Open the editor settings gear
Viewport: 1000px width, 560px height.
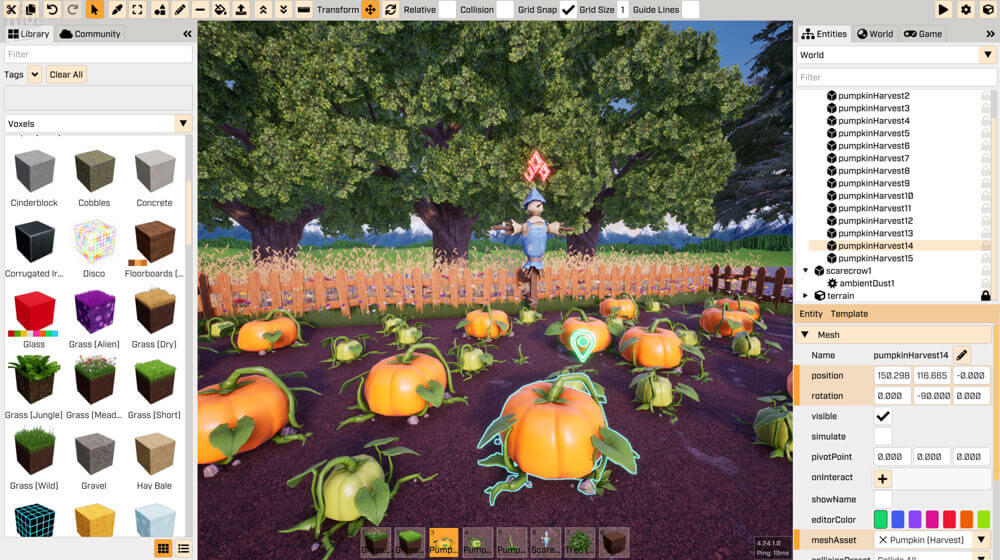(966, 10)
